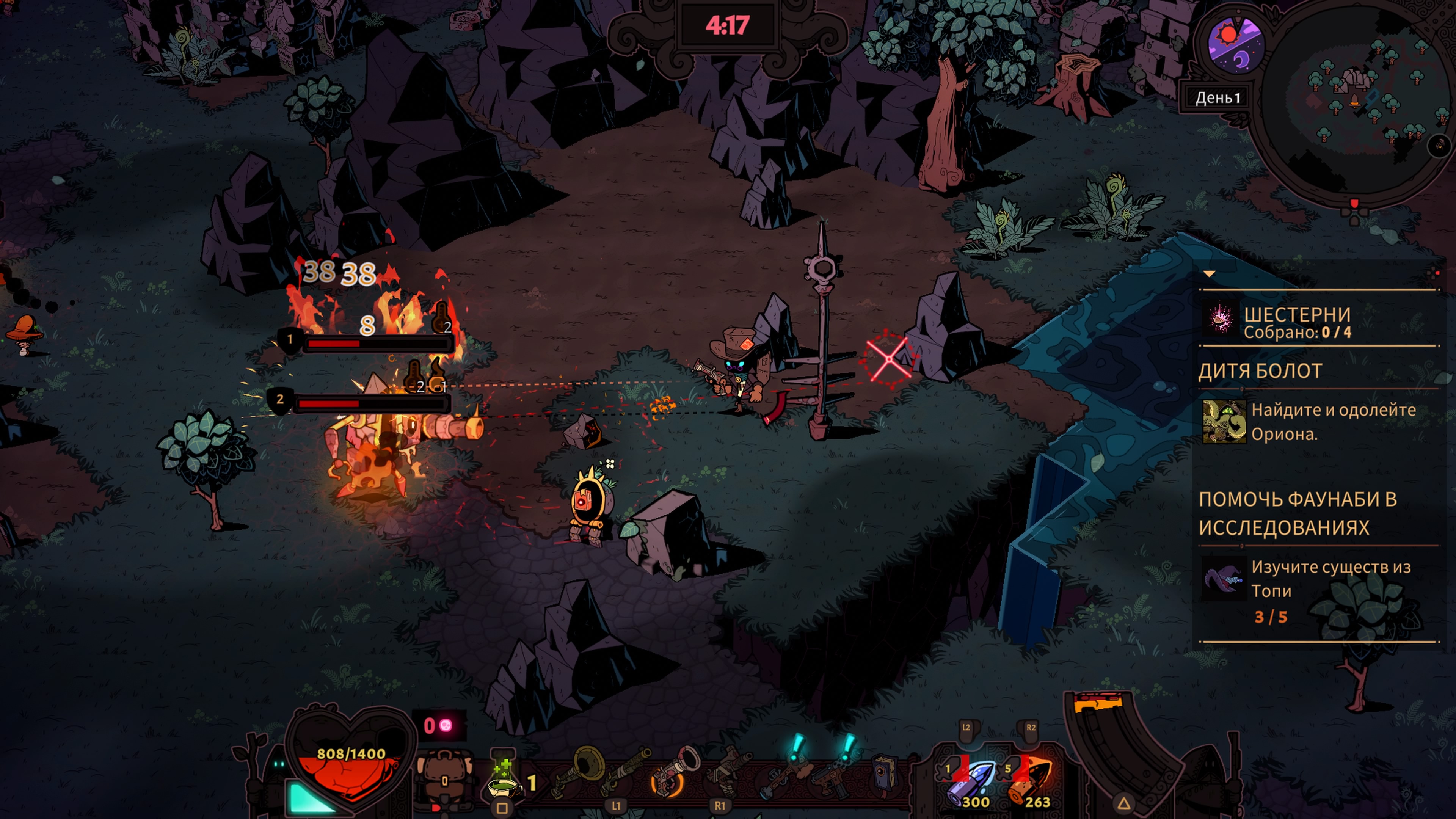The height and width of the screenshot is (819, 1456).
Task: Click the minimap edge lantern marker
Action: tap(1354, 204)
